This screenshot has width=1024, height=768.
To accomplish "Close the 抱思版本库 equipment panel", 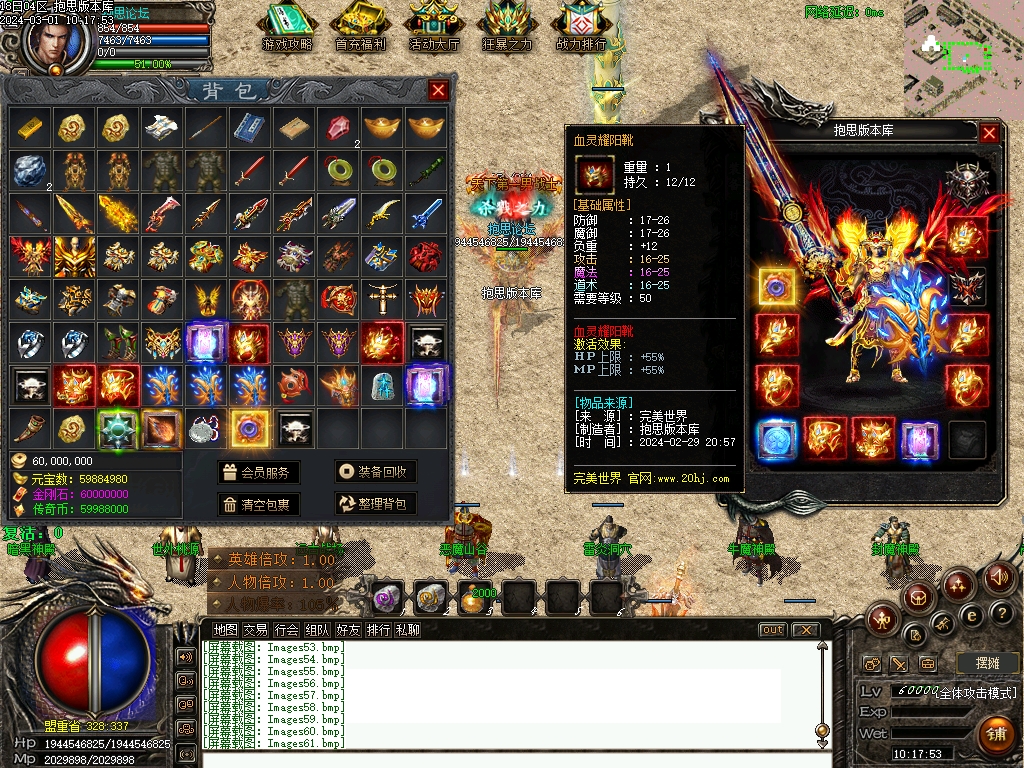I will tap(989, 132).
